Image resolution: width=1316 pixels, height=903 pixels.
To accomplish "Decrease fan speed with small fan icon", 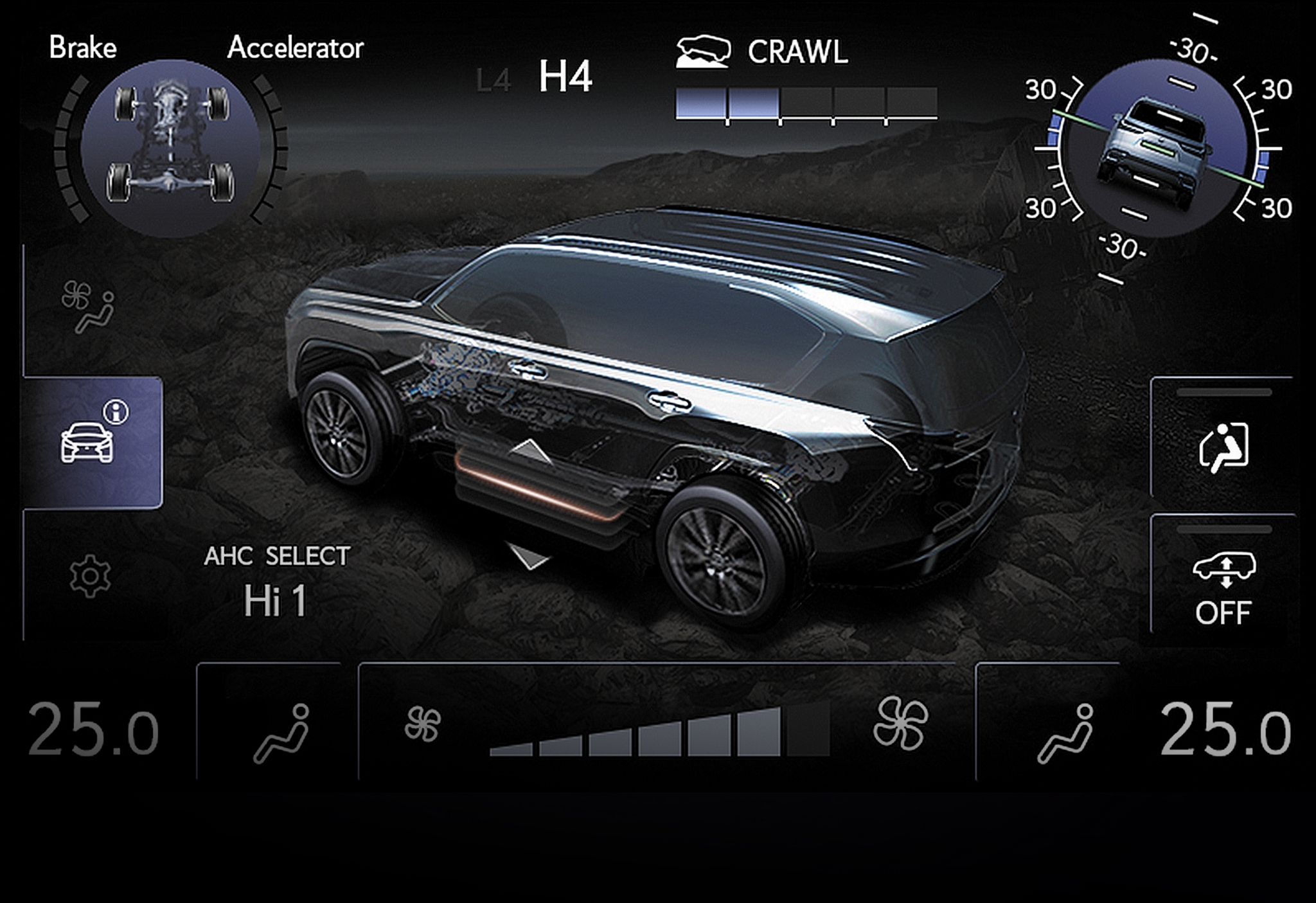I will (x=422, y=724).
